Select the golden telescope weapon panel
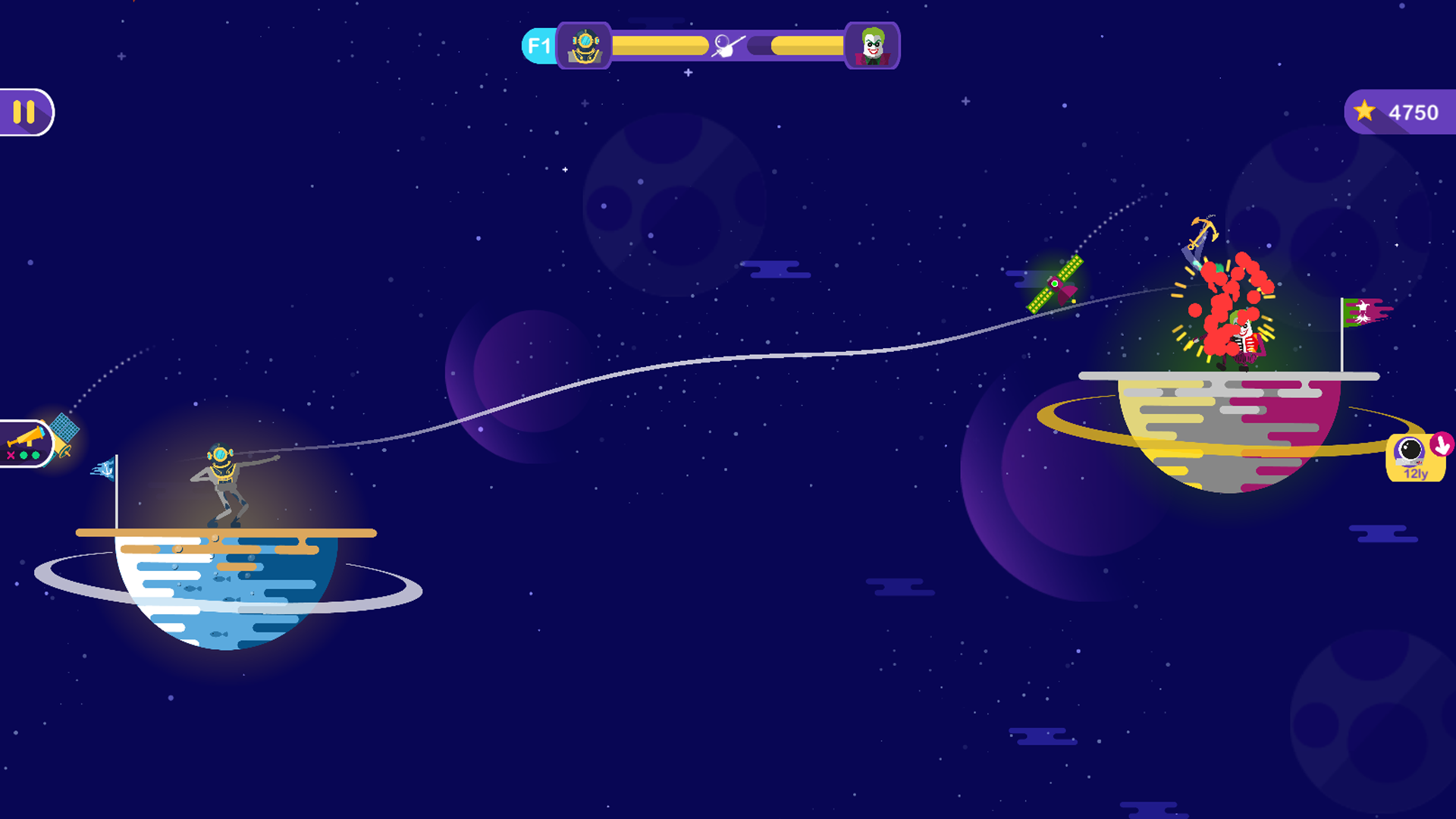This screenshot has width=1456, height=819. 26,444
